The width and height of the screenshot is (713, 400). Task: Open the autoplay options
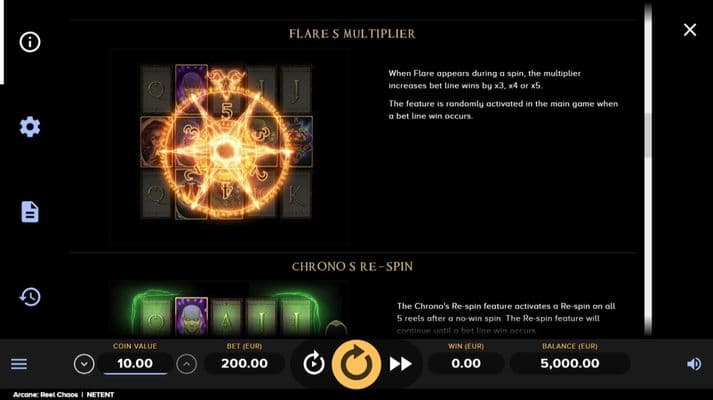coord(313,364)
